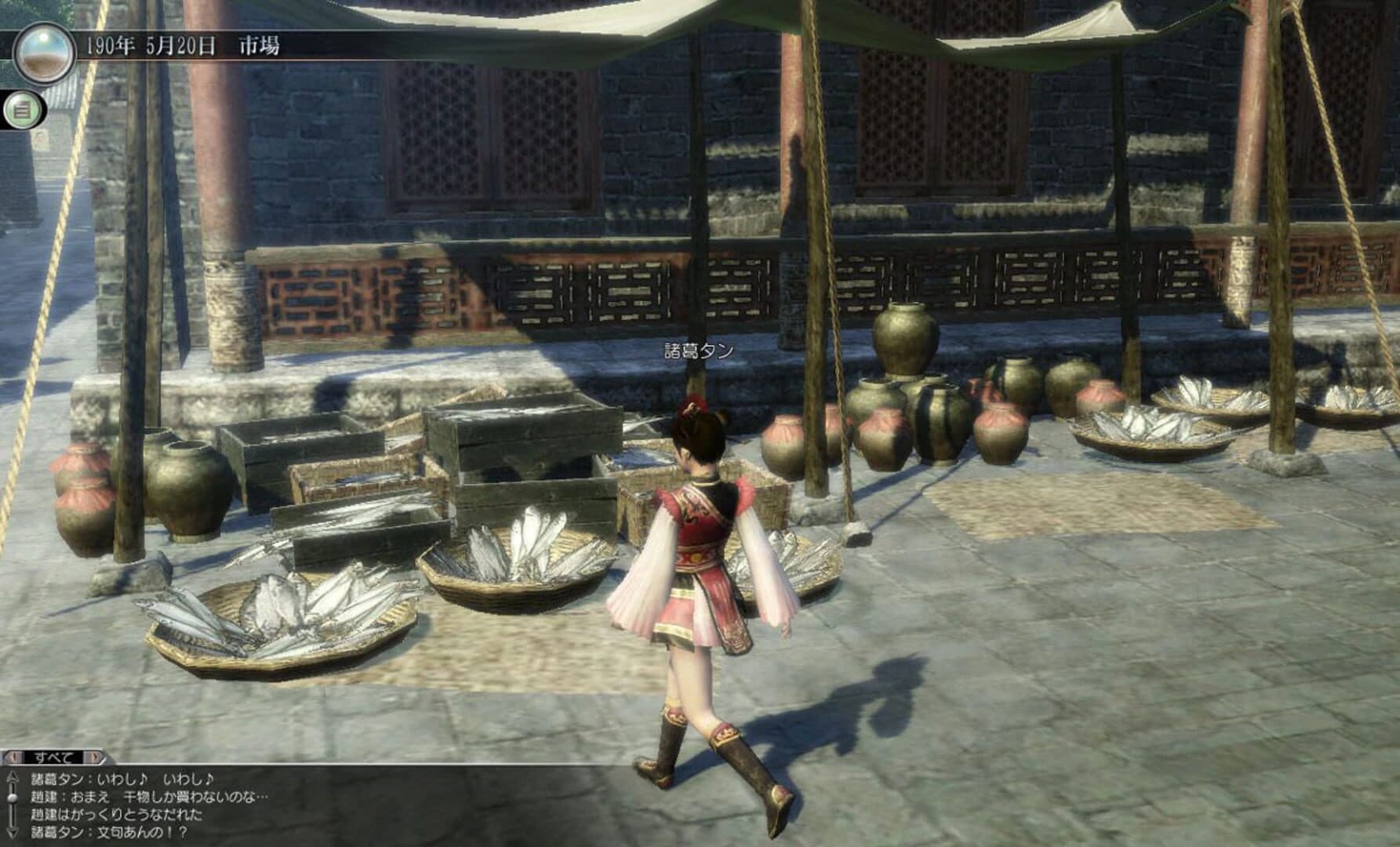Click the nameplate 諸葛タン above the vendor area

(x=696, y=353)
